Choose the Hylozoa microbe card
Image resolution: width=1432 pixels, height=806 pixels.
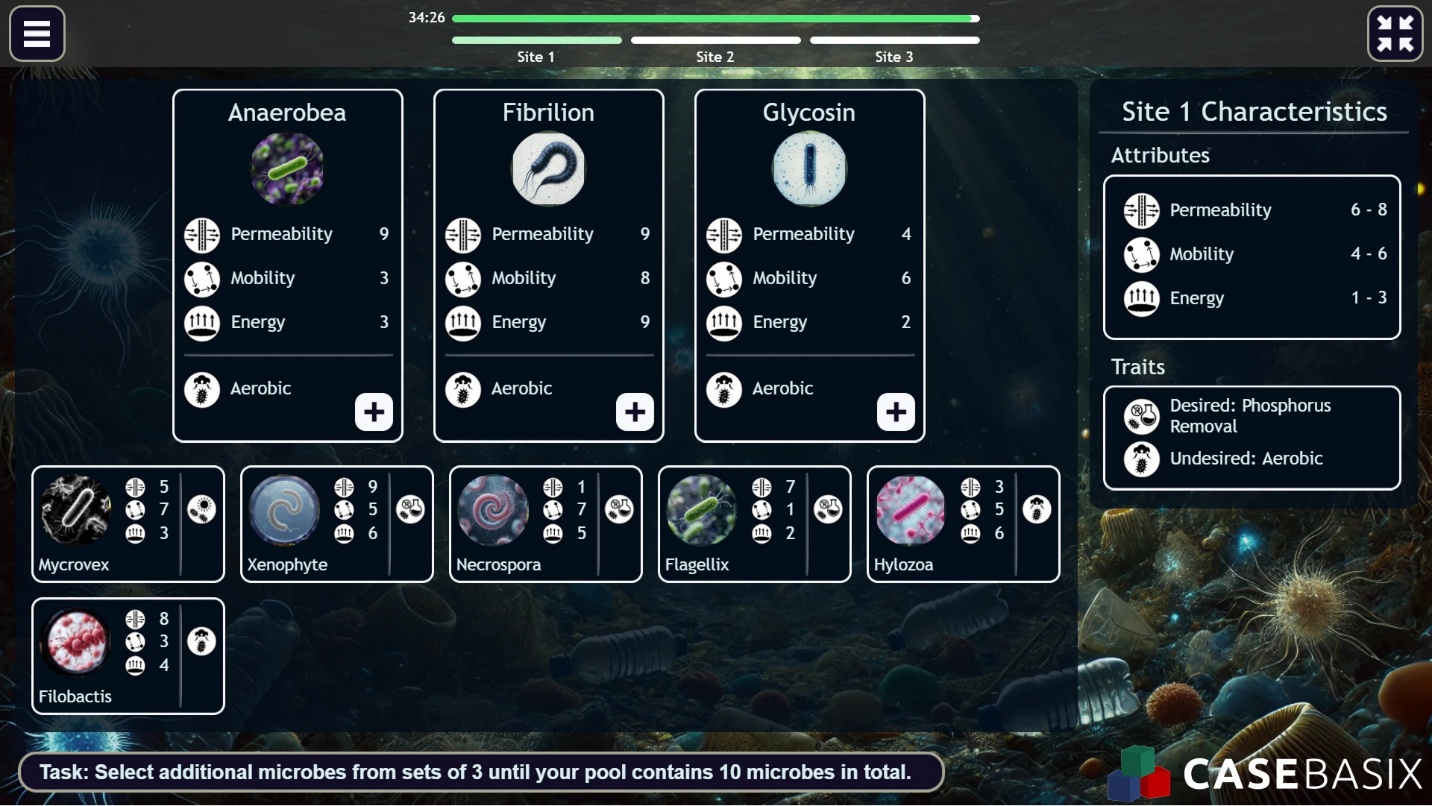tap(963, 524)
